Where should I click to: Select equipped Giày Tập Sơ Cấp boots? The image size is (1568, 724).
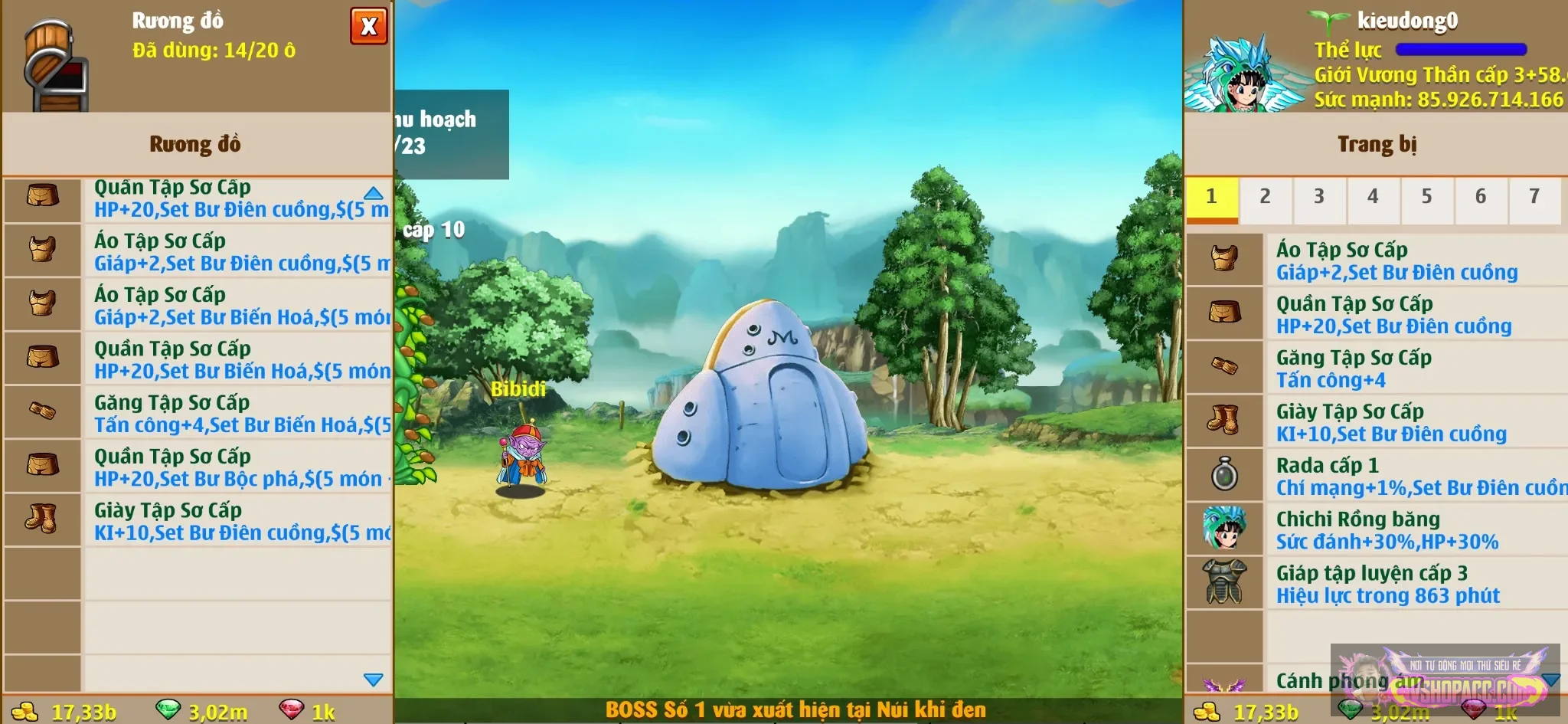pos(1378,422)
